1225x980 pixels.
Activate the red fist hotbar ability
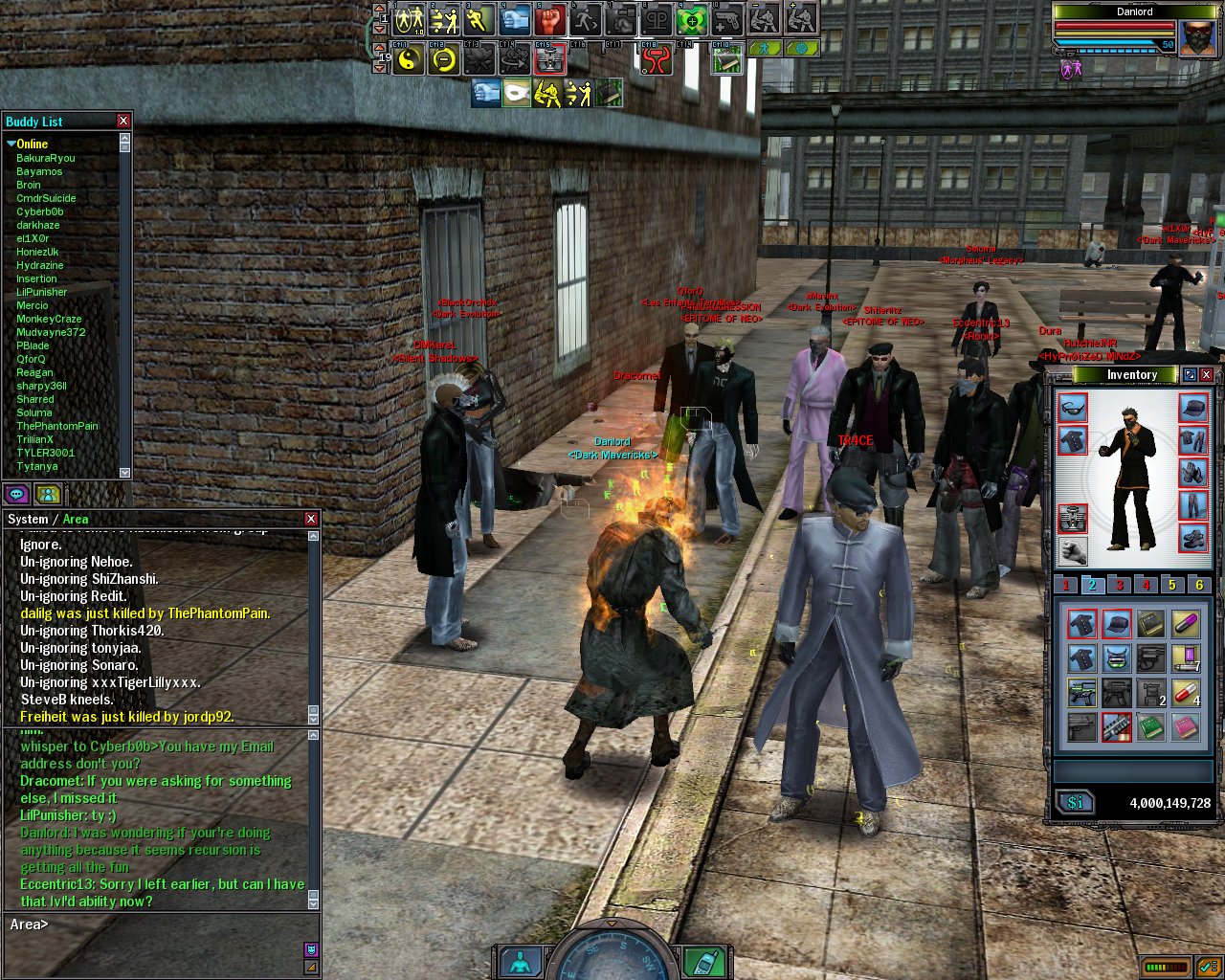(x=550, y=19)
